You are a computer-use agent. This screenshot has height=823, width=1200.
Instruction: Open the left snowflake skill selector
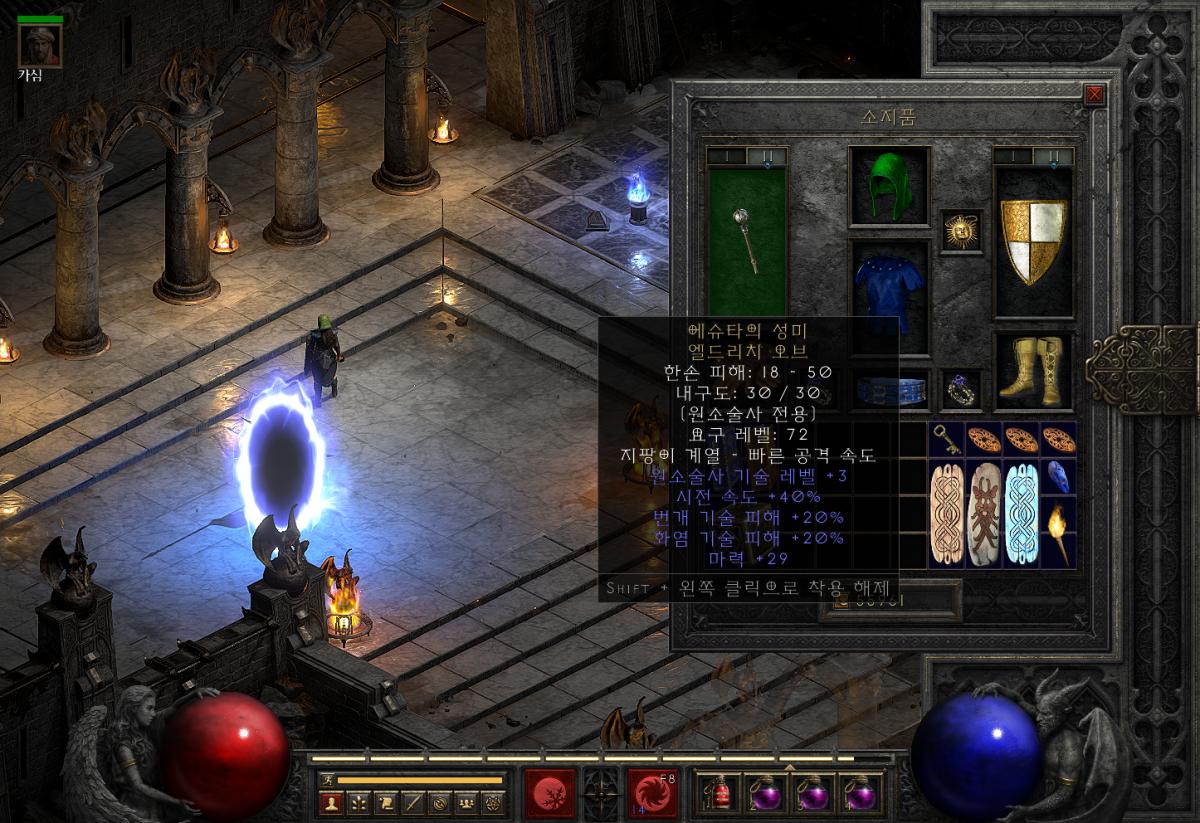tap(549, 793)
